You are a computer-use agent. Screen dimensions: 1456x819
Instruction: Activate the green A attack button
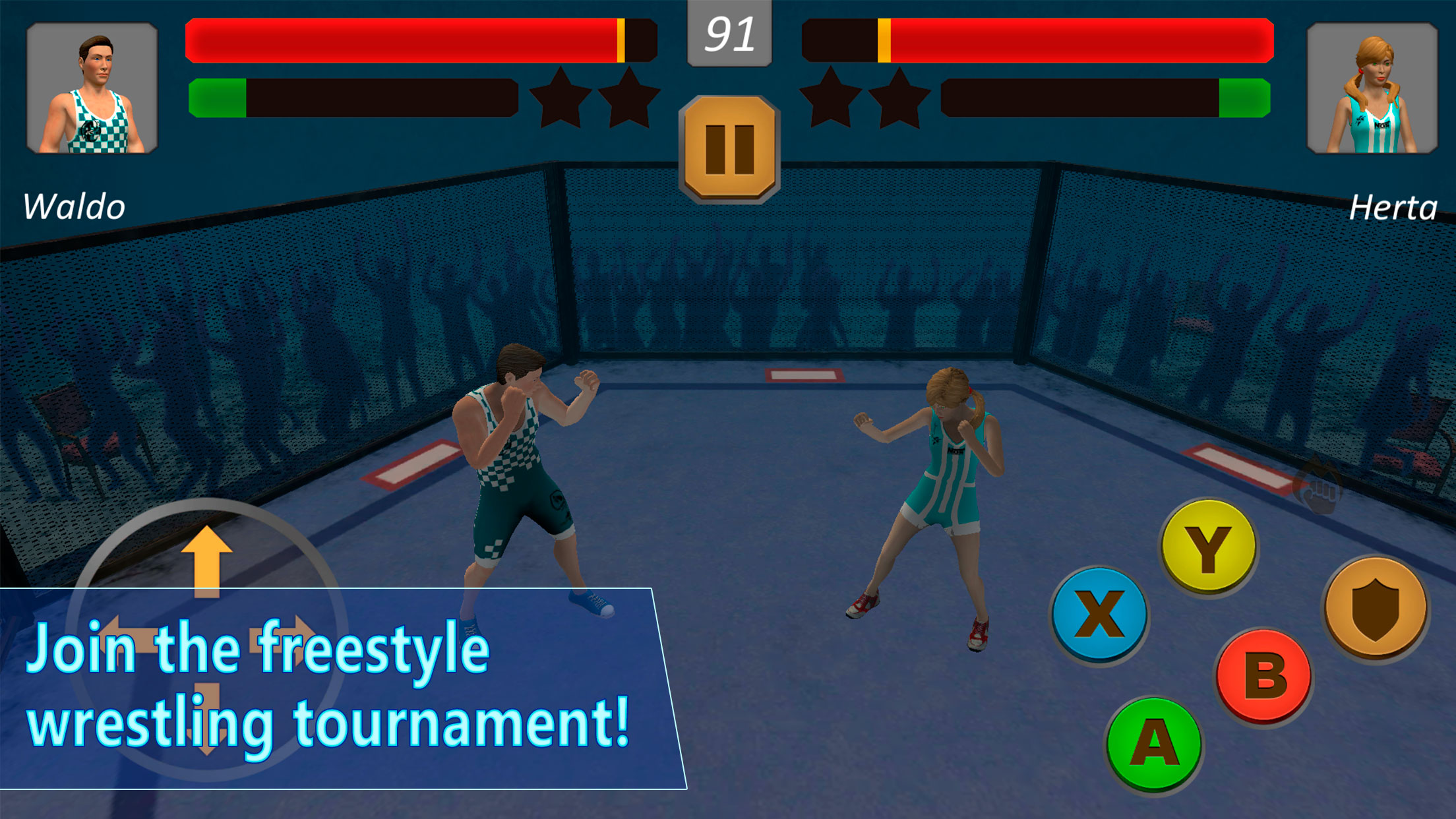pos(1154,743)
